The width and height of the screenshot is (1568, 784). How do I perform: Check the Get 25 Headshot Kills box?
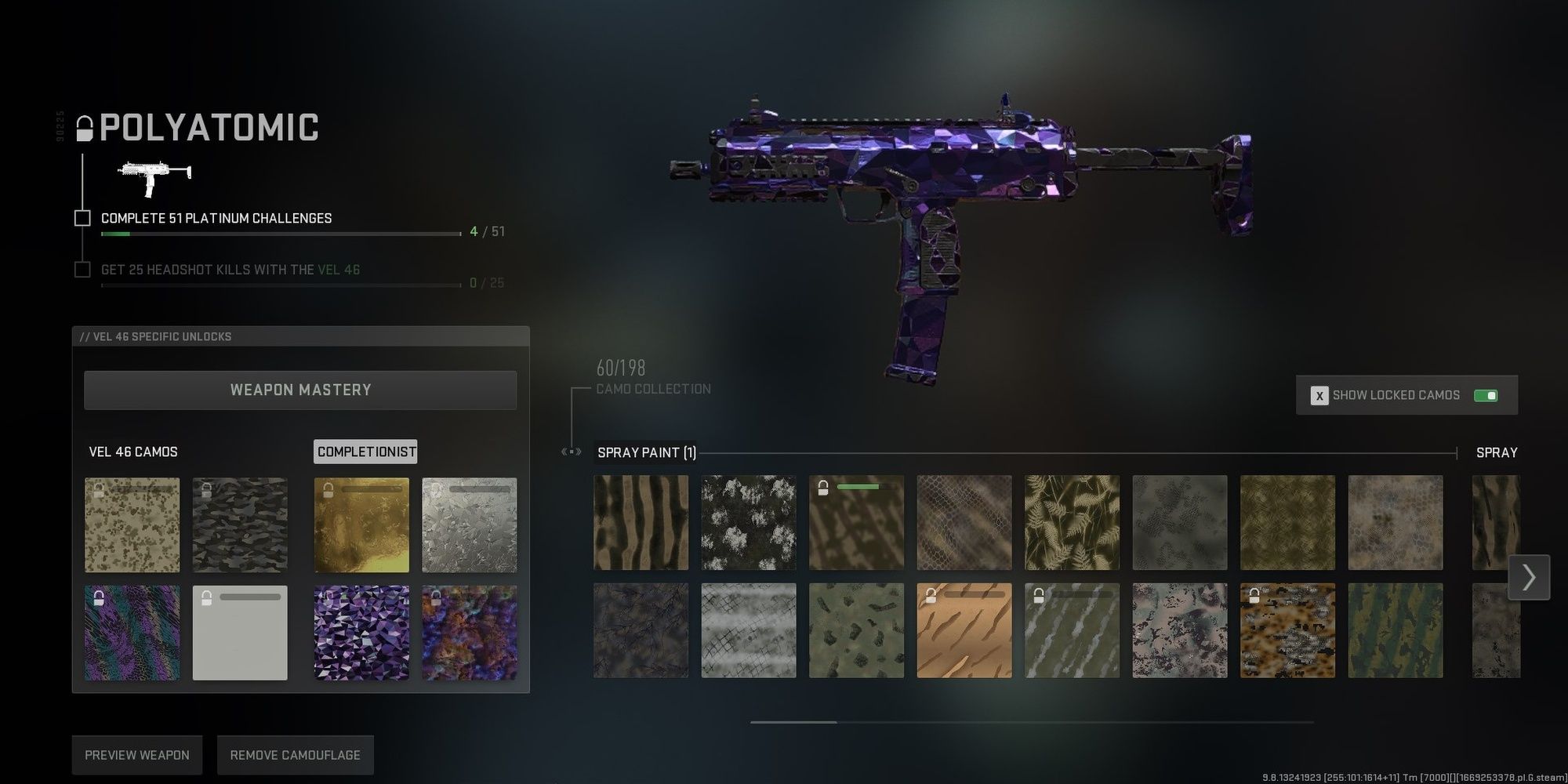coord(82,269)
